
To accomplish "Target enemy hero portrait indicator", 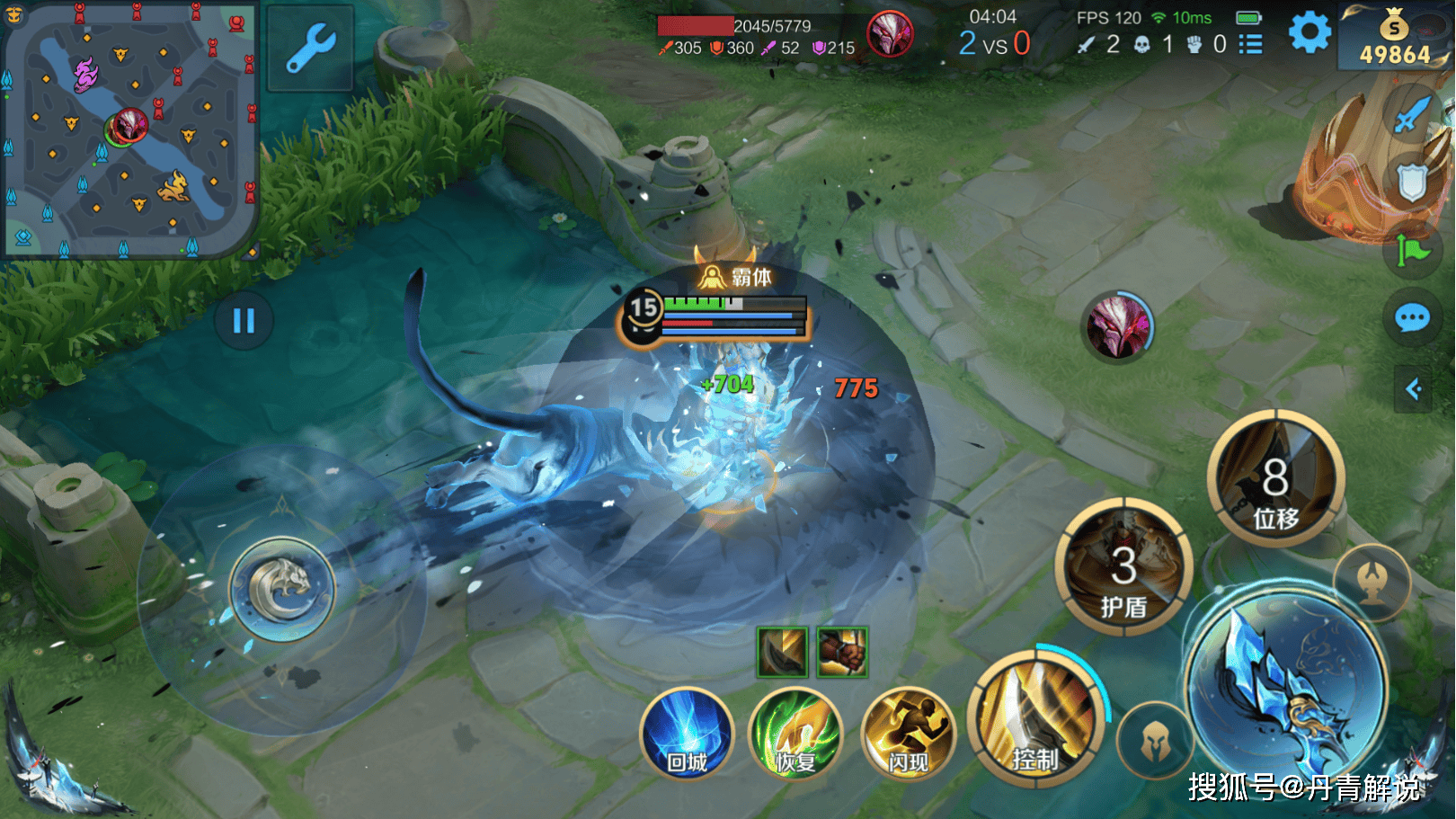I will pyautogui.click(x=1117, y=326).
